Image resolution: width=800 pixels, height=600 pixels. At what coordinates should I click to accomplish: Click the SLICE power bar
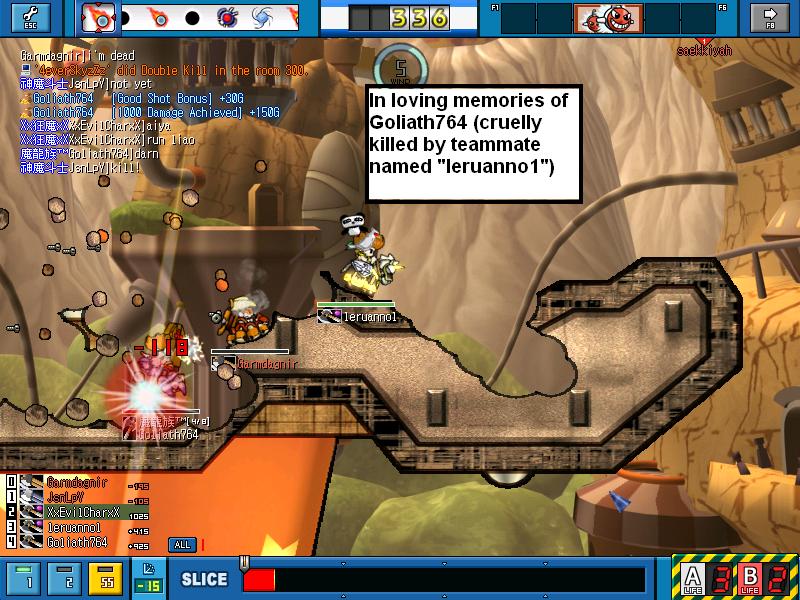click(x=445, y=579)
